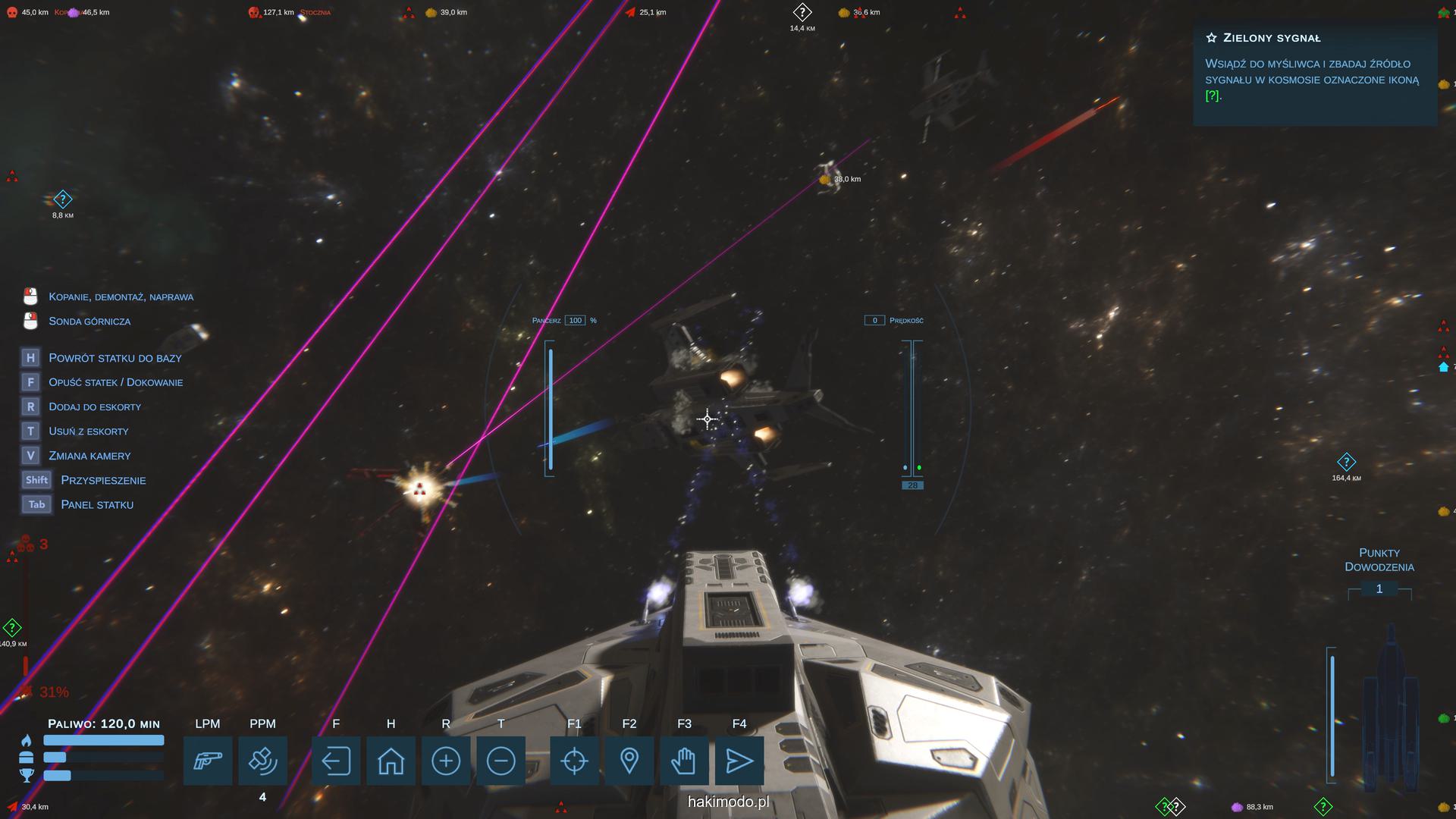Select the LPM pistol weapon slot
Screen dimensions: 1456x819
click(x=208, y=761)
